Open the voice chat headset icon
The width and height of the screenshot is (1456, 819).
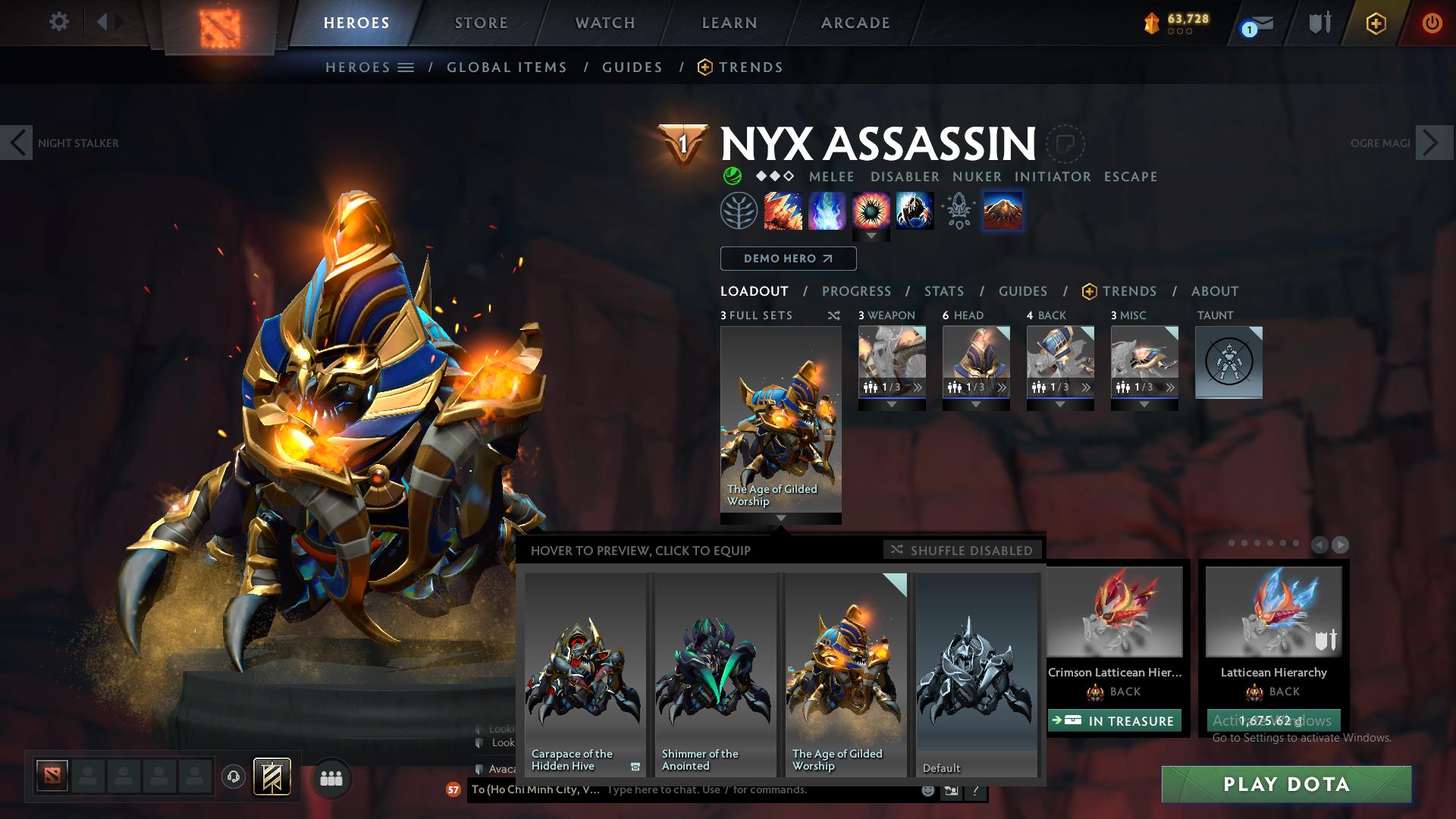pyautogui.click(x=233, y=775)
